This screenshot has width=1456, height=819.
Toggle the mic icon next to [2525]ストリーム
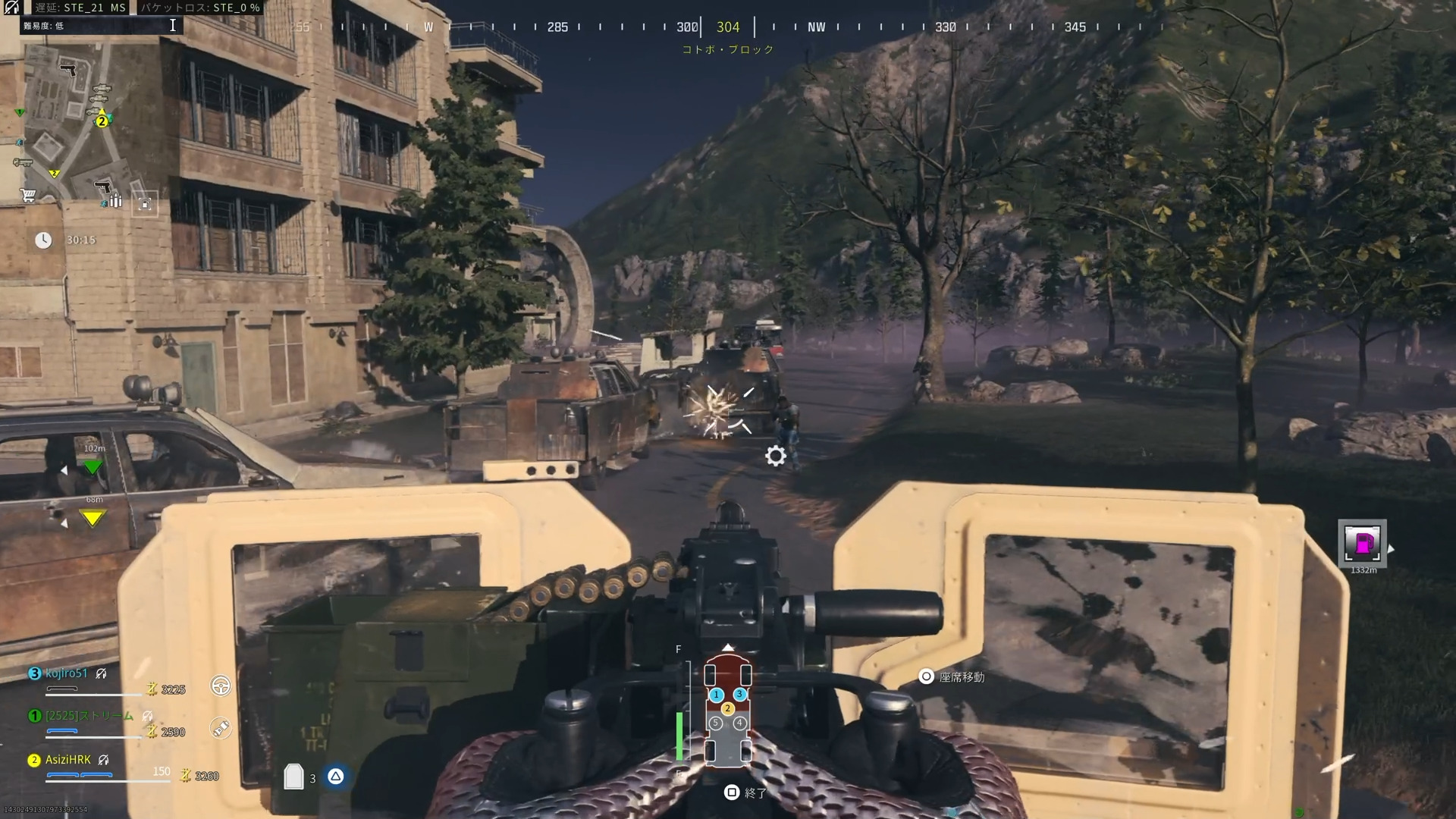pos(147,717)
